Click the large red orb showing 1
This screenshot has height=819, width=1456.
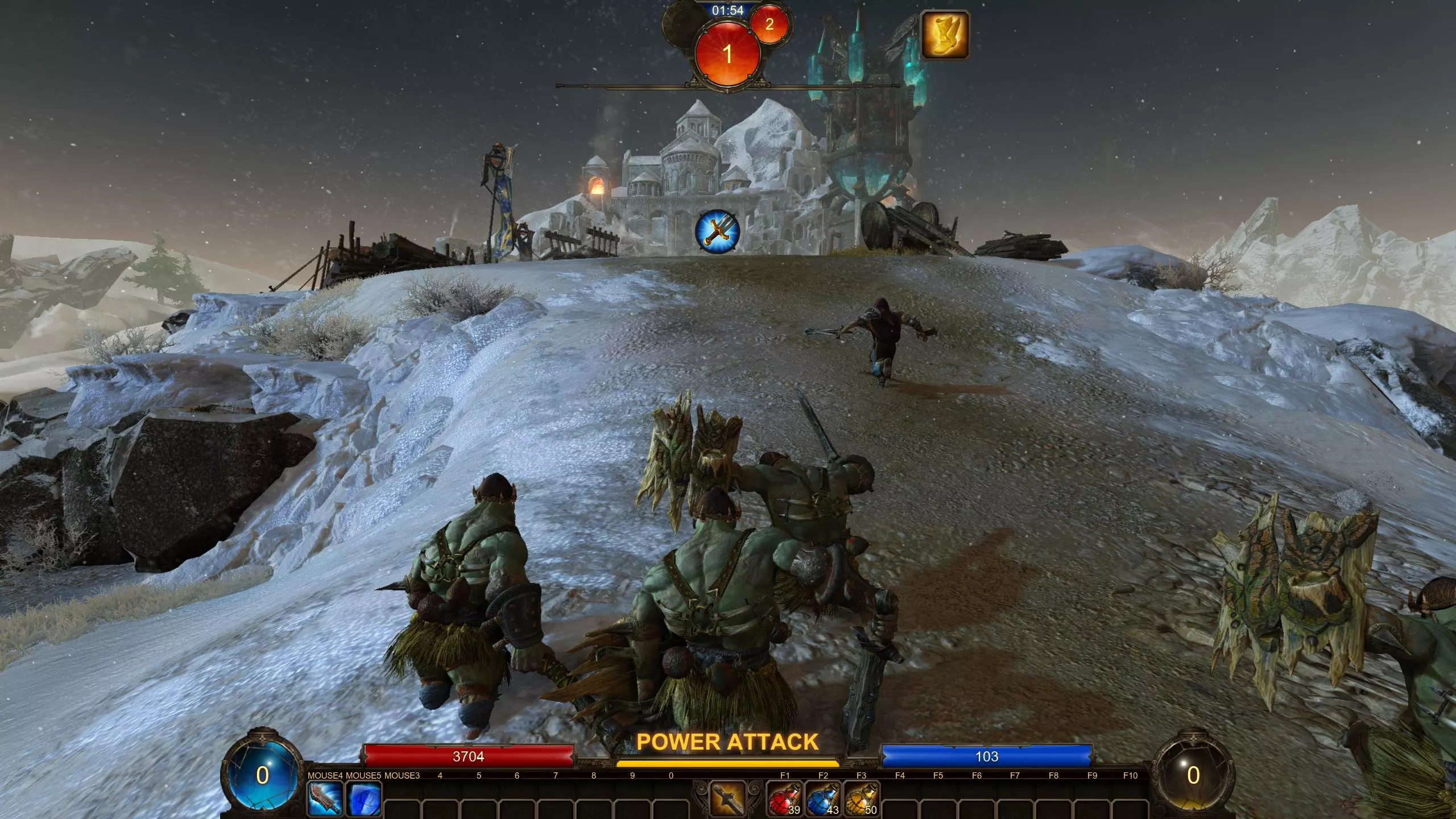[727, 54]
